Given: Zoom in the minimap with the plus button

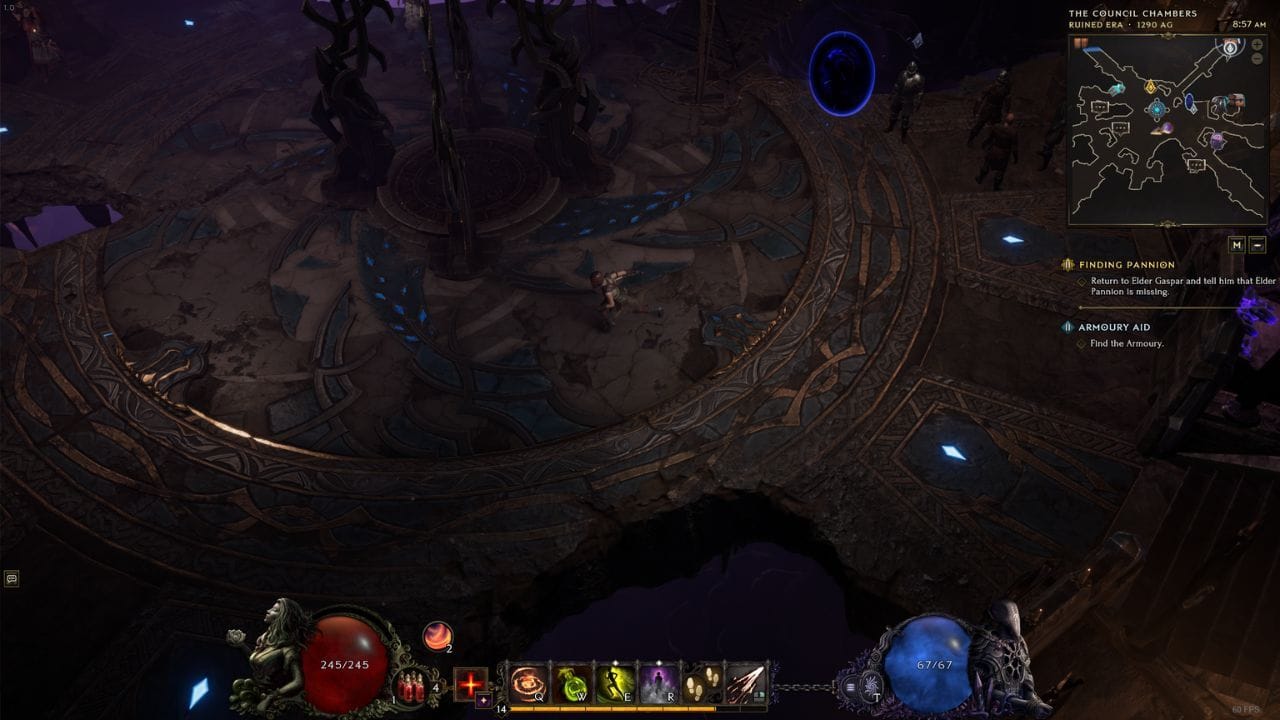Looking at the screenshot, I should pos(1255,46).
